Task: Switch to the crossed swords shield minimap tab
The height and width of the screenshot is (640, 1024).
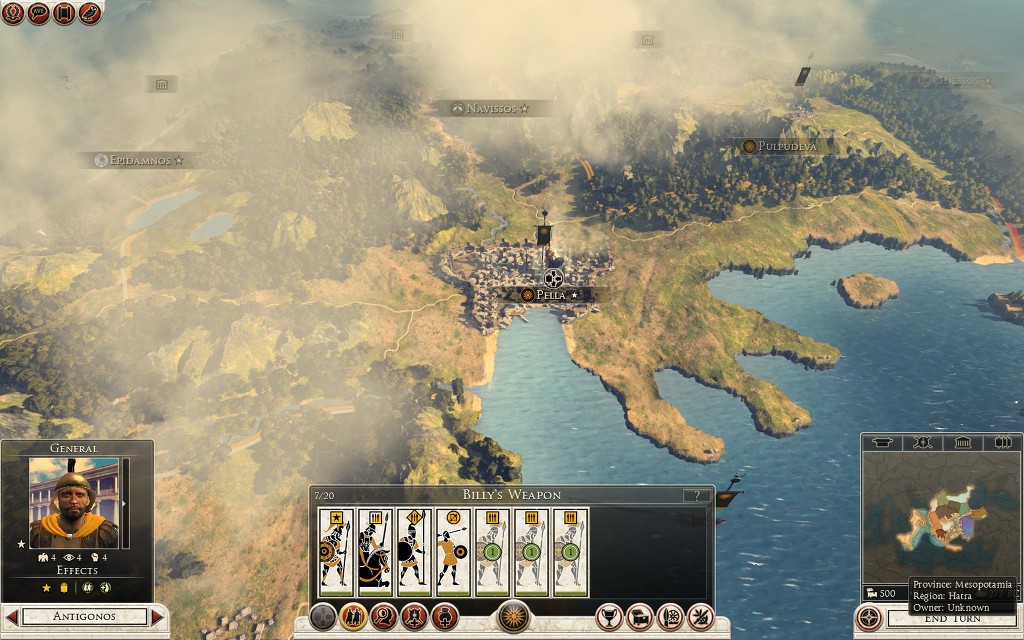Action: tap(922, 442)
